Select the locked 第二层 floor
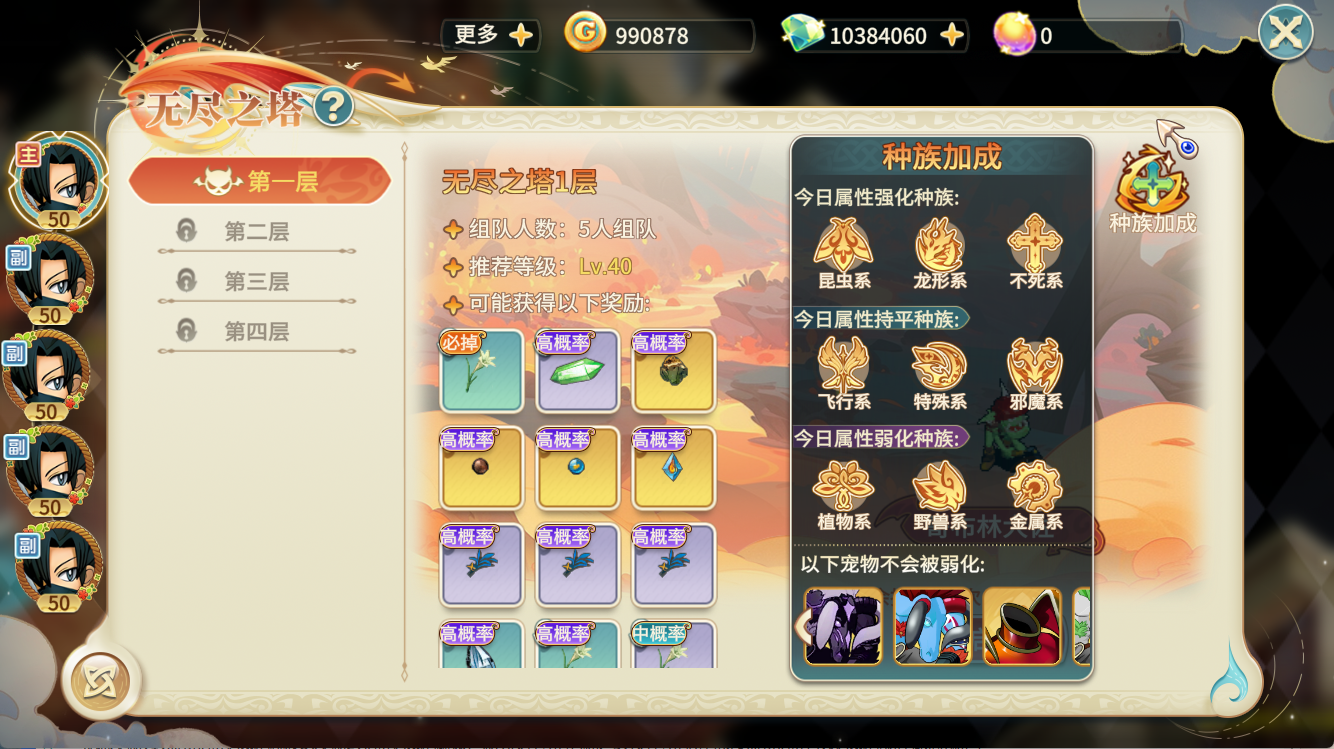1334x749 pixels. (x=256, y=232)
